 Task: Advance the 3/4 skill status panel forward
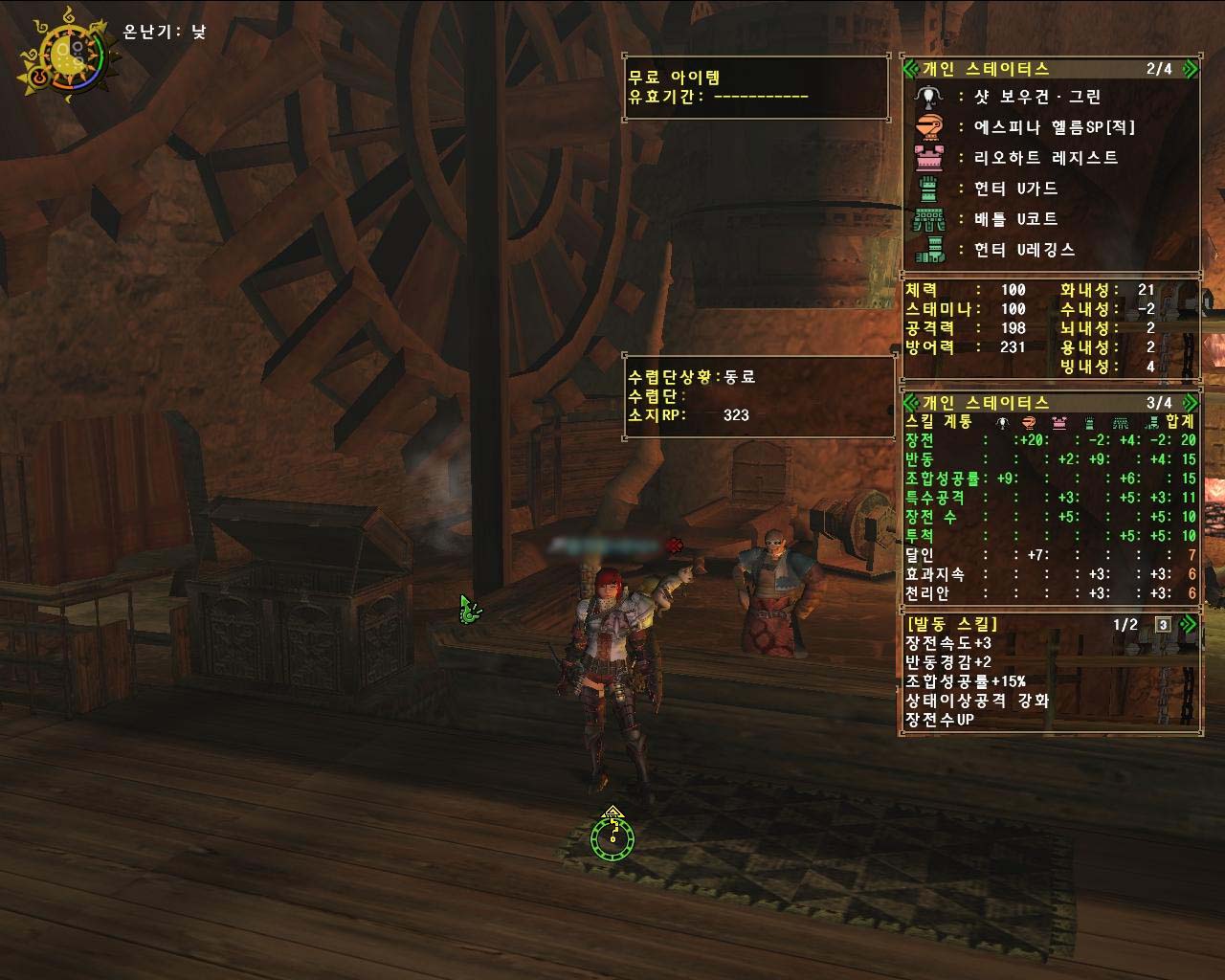(1189, 403)
